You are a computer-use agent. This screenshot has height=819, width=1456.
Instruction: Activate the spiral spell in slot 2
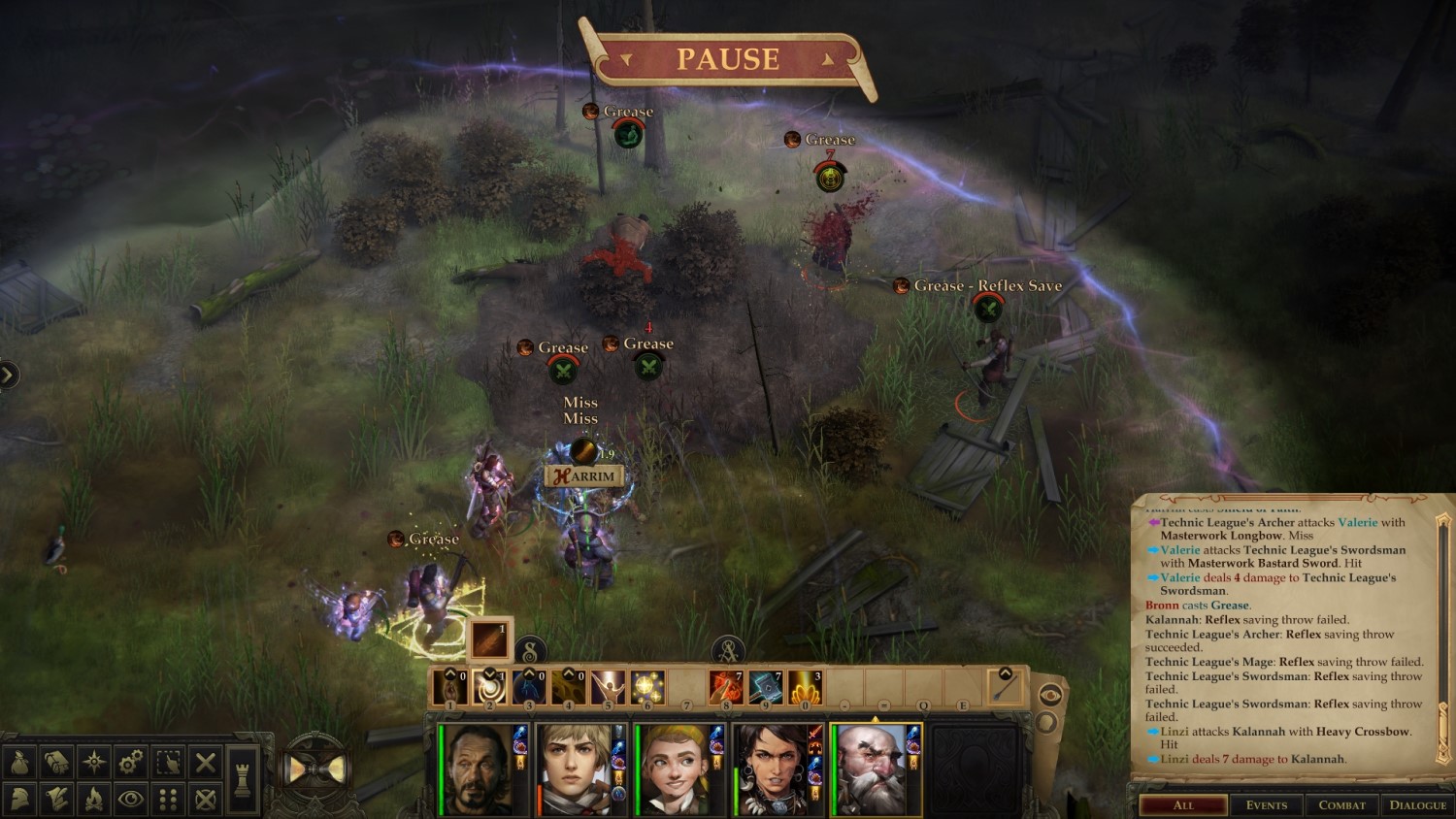[x=489, y=687]
